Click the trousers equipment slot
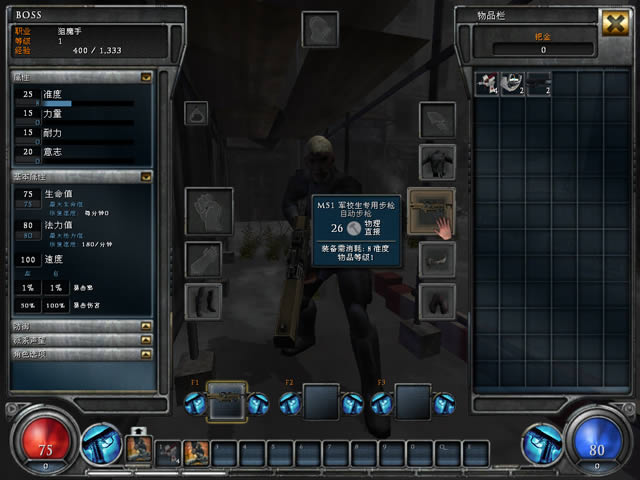 click(x=437, y=300)
